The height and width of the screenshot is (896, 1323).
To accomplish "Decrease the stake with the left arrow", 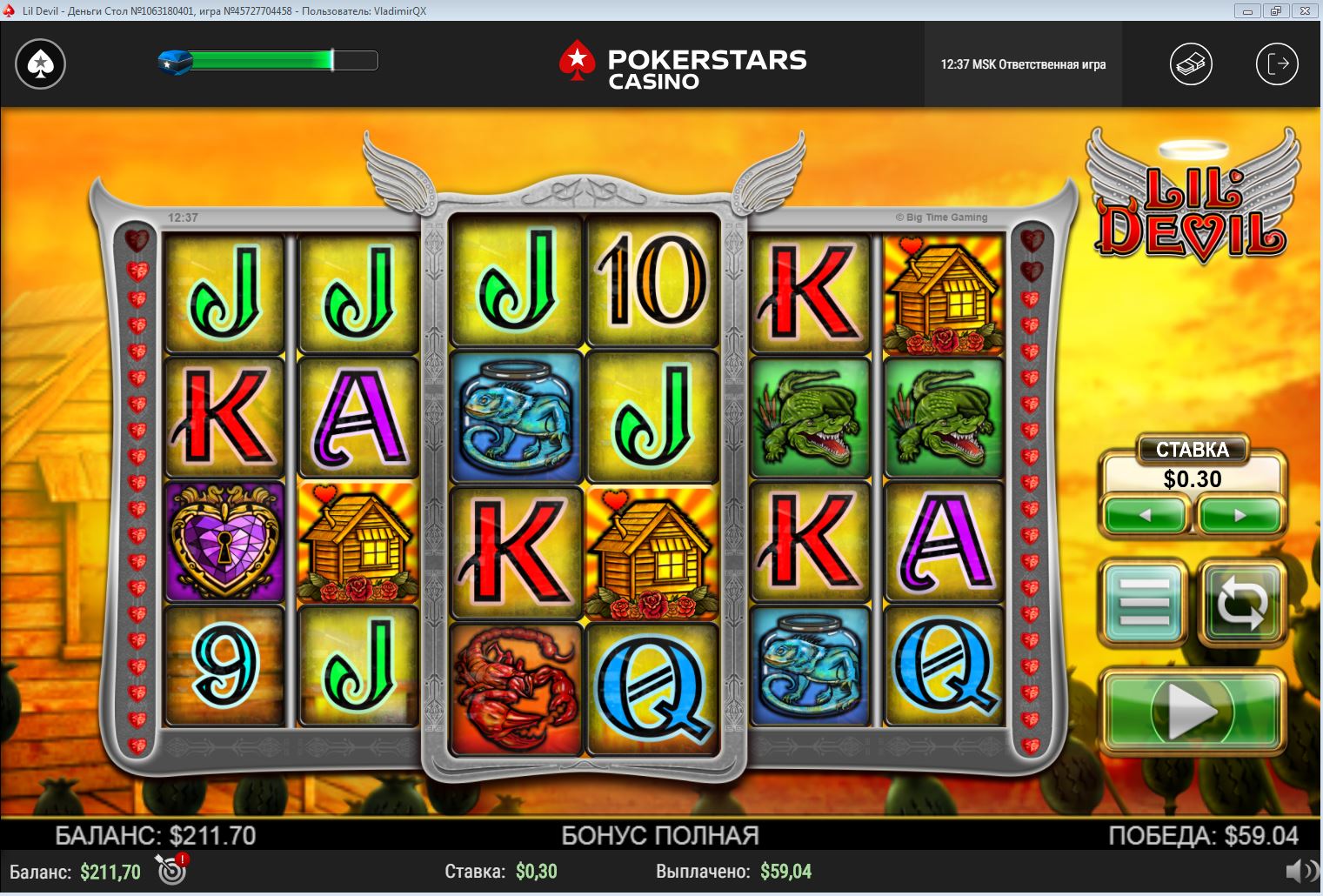I will 1145,515.
